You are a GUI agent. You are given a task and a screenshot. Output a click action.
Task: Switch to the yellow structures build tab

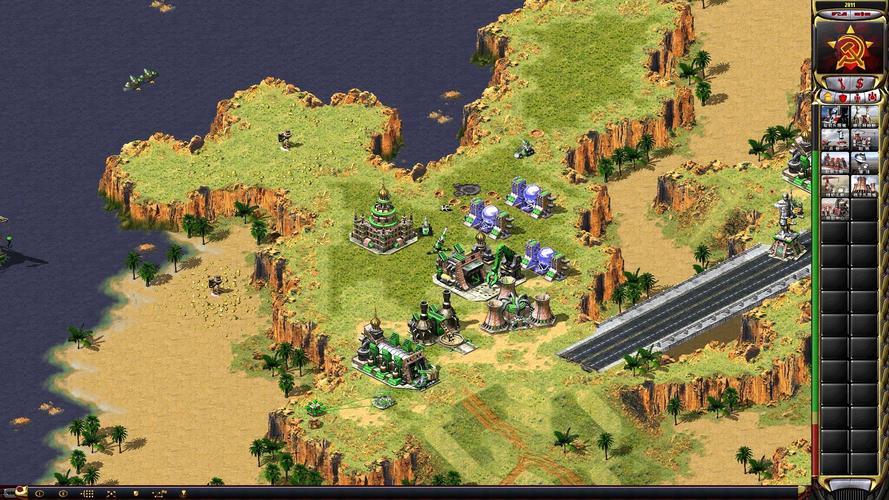pyautogui.click(x=828, y=98)
